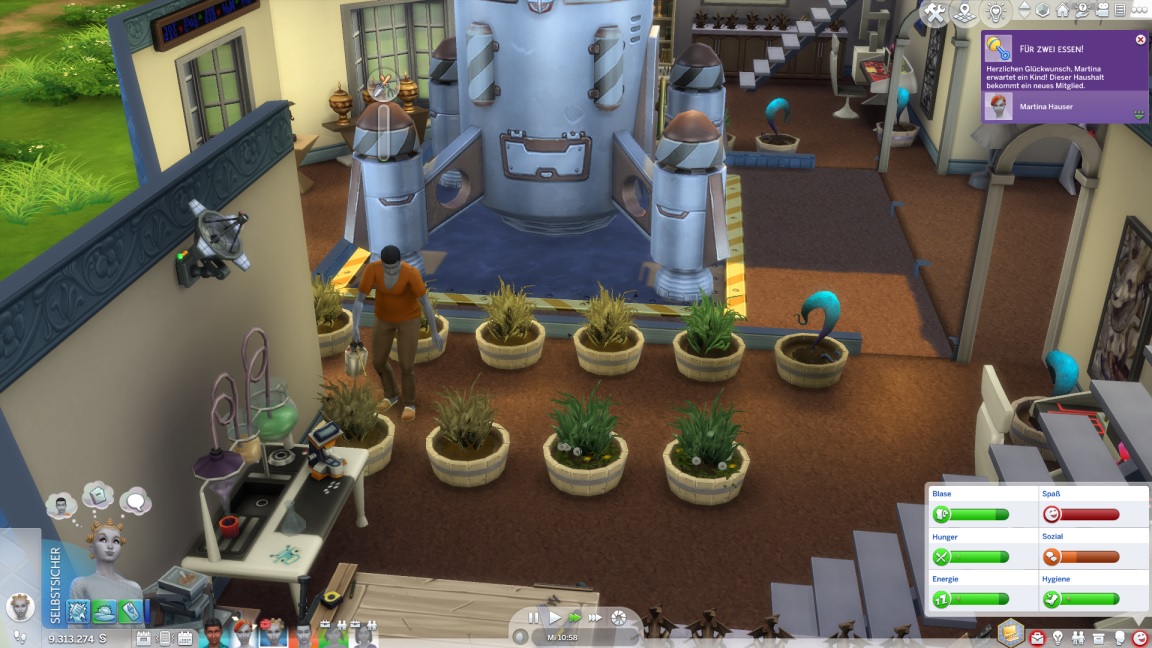Close the "Für zwei Essen!" notification
Image resolution: width=1152 pixels, height=648 pixels.
[x=1141, y=40]
